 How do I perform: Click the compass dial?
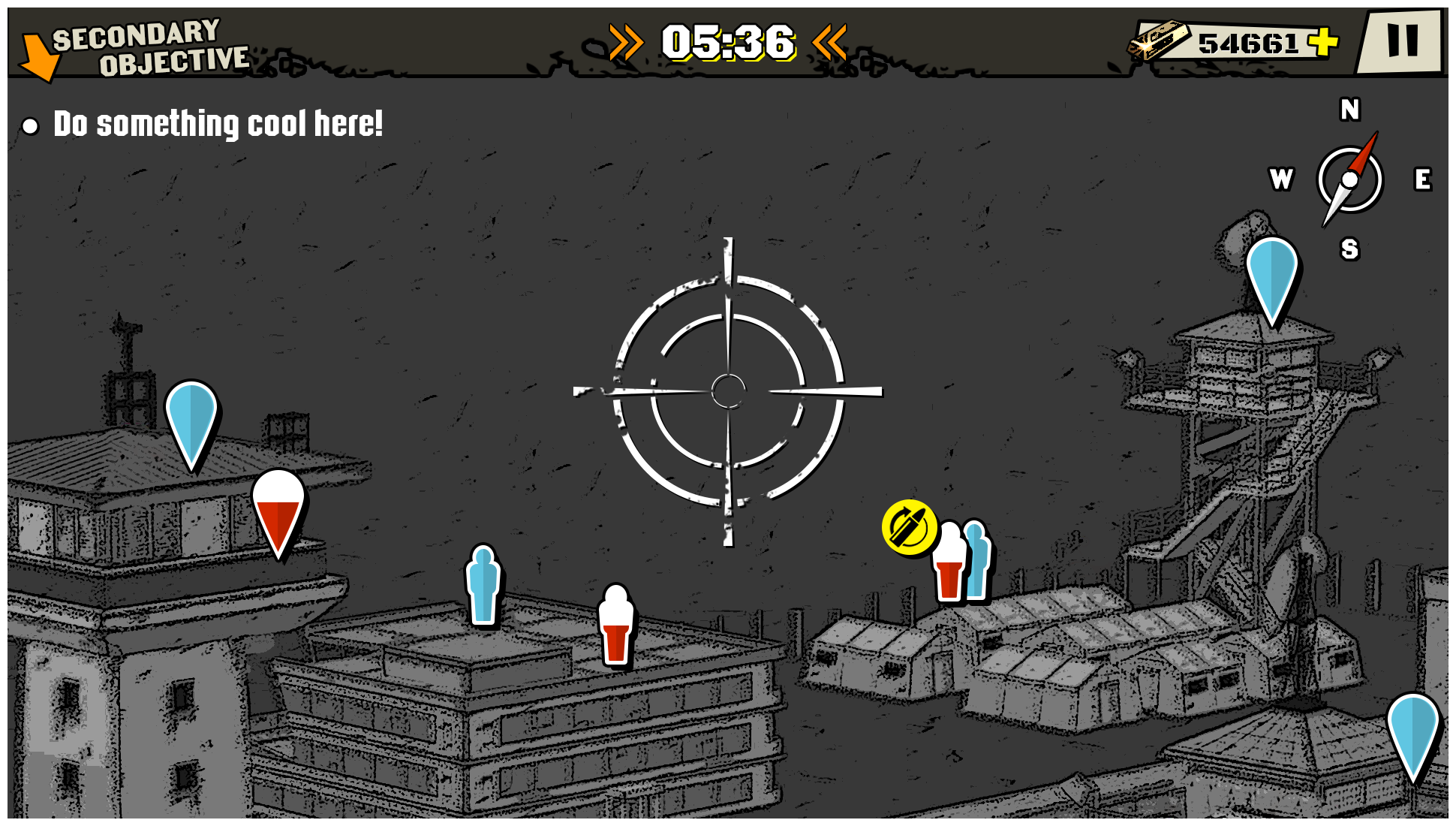[x=1349, y=179]
